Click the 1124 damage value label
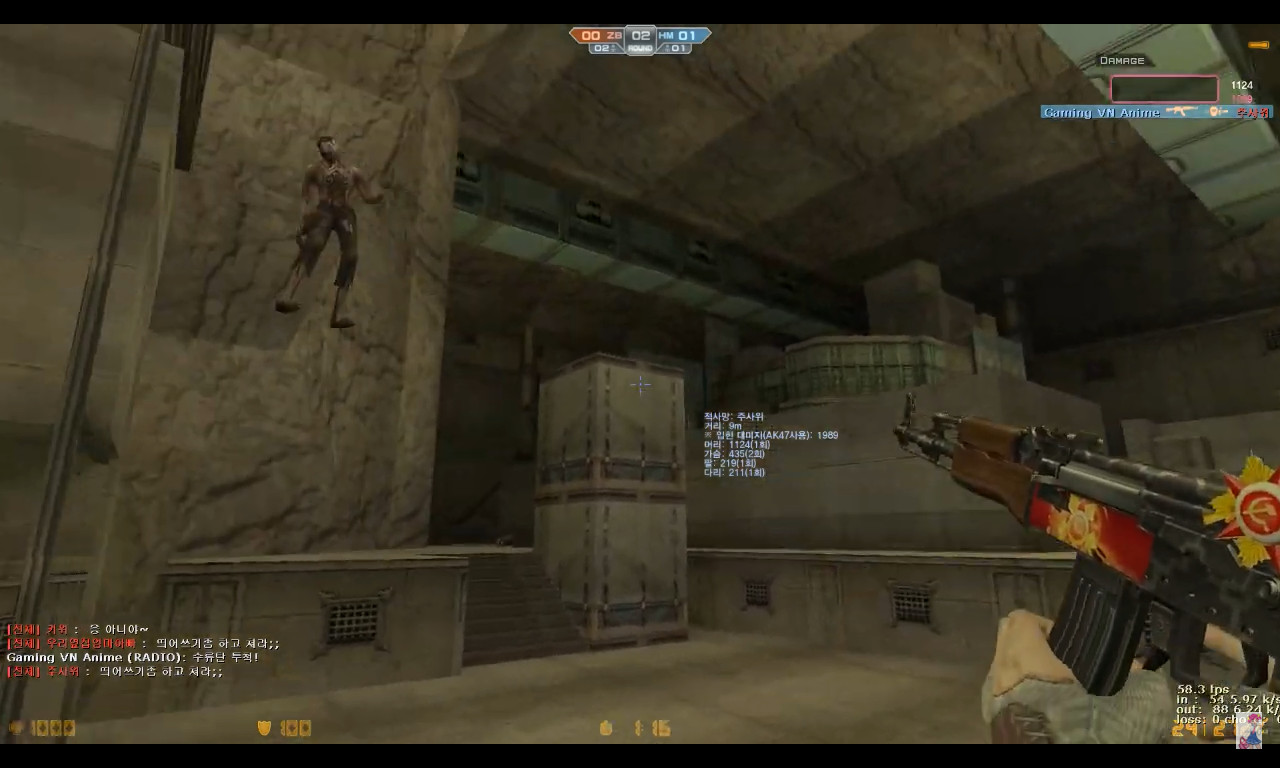The image size is (1280, 768). 1240,85
